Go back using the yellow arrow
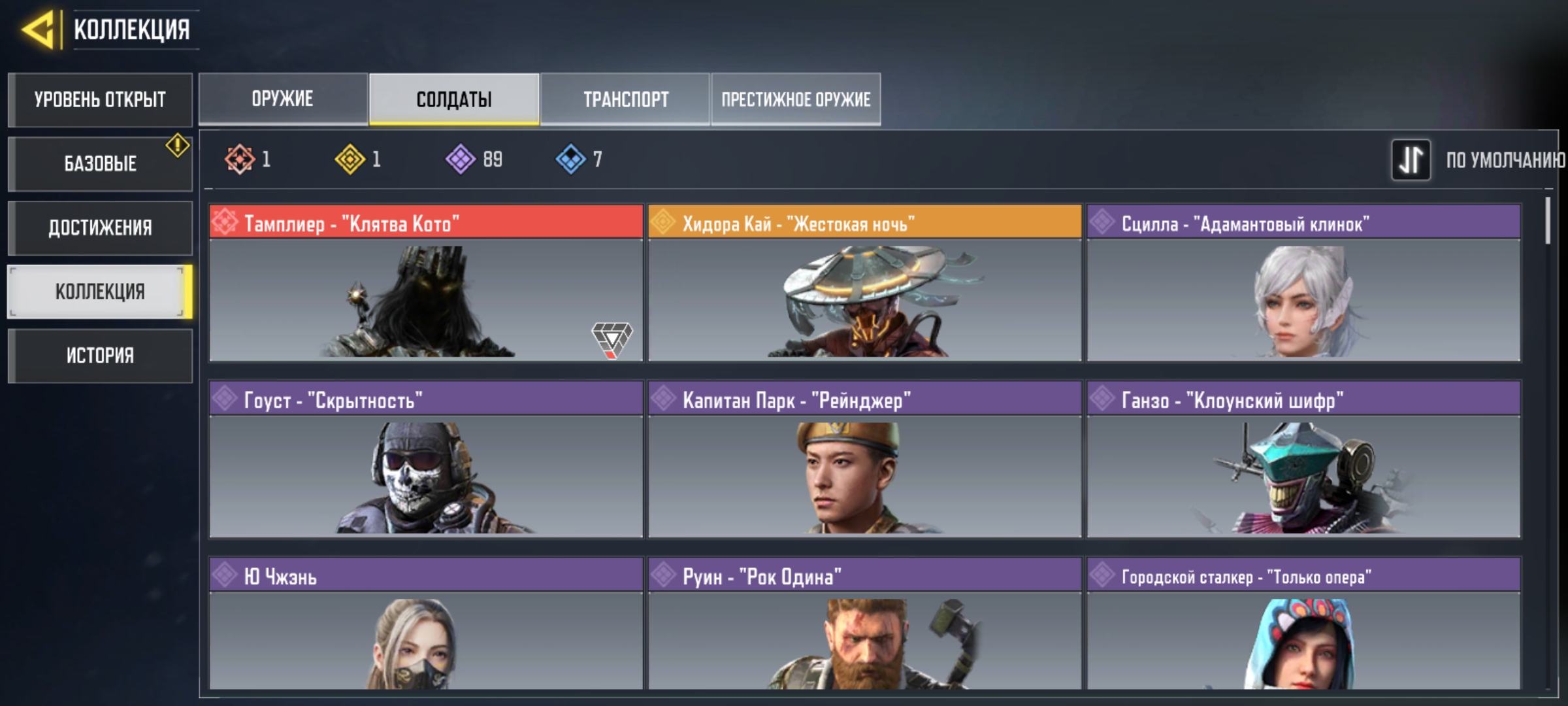Viewport: 1568px width, 706px height. pos(38,30)
